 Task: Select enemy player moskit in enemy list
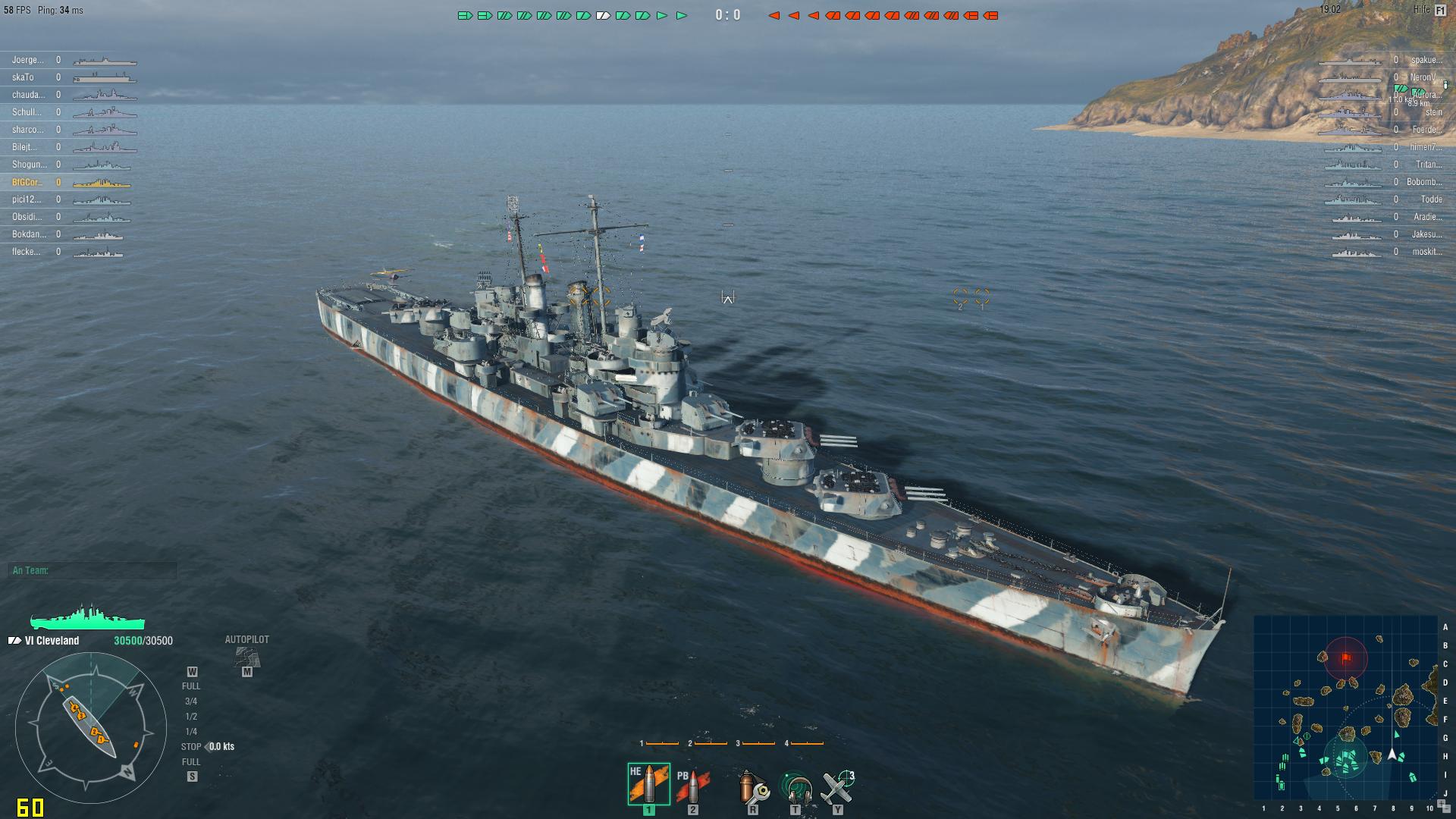1426,252
